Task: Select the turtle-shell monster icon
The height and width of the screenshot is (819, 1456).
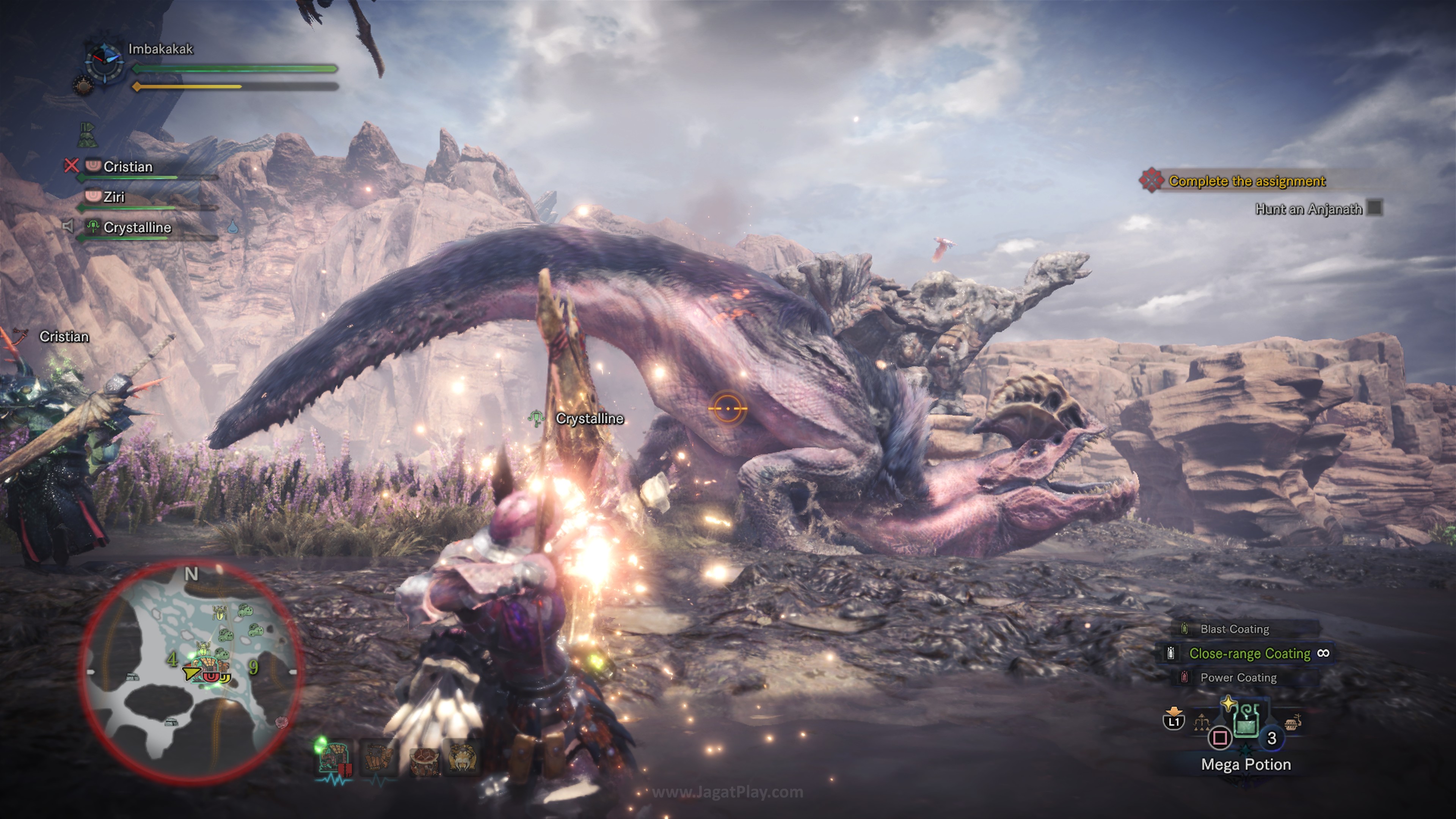Action: 424,759
